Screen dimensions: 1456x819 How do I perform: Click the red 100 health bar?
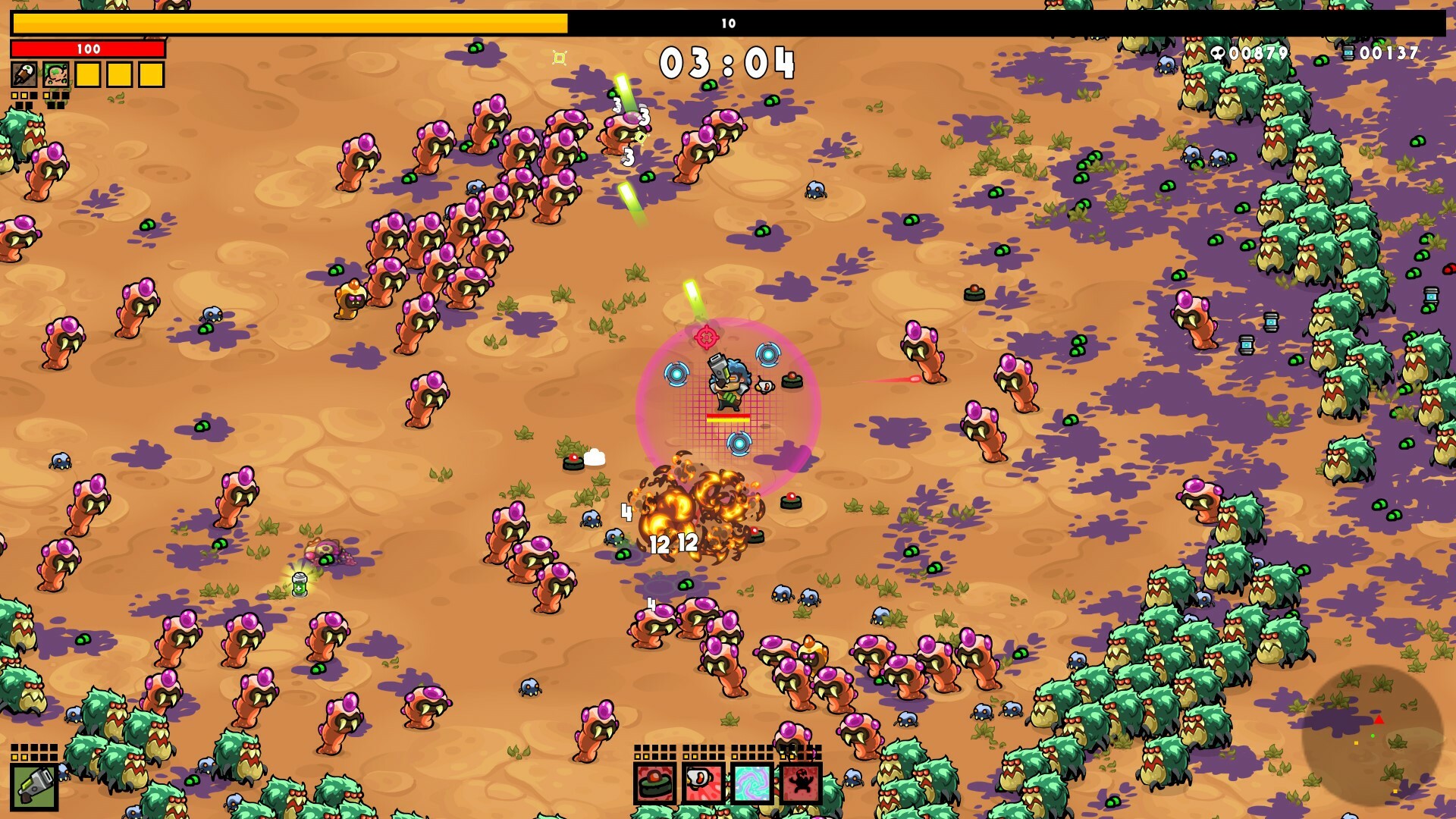coord(88,49)
